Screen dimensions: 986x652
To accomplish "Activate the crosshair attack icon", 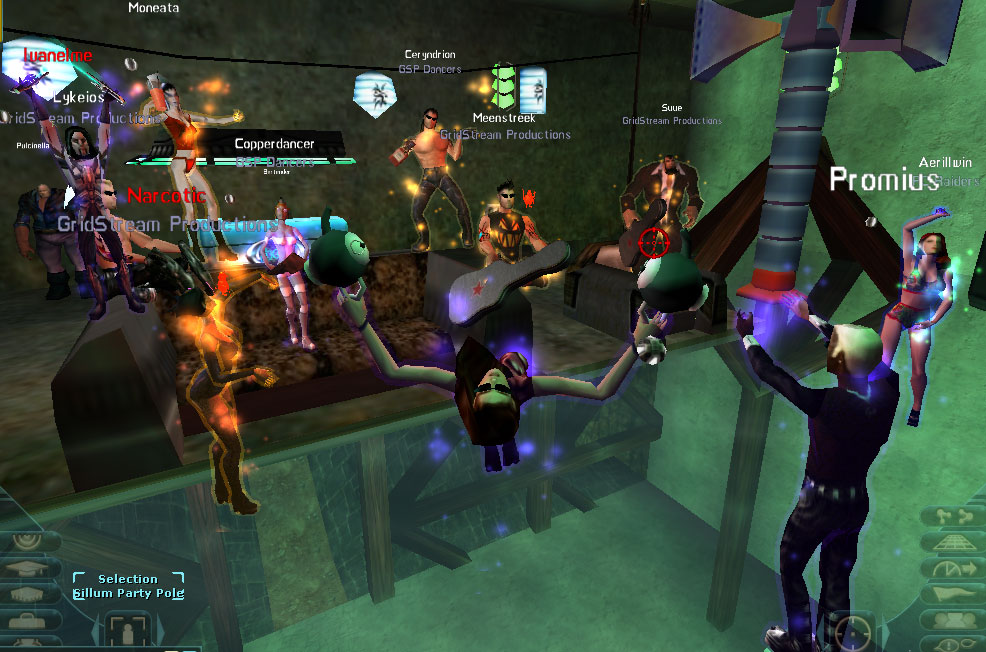I will (853, 632).
